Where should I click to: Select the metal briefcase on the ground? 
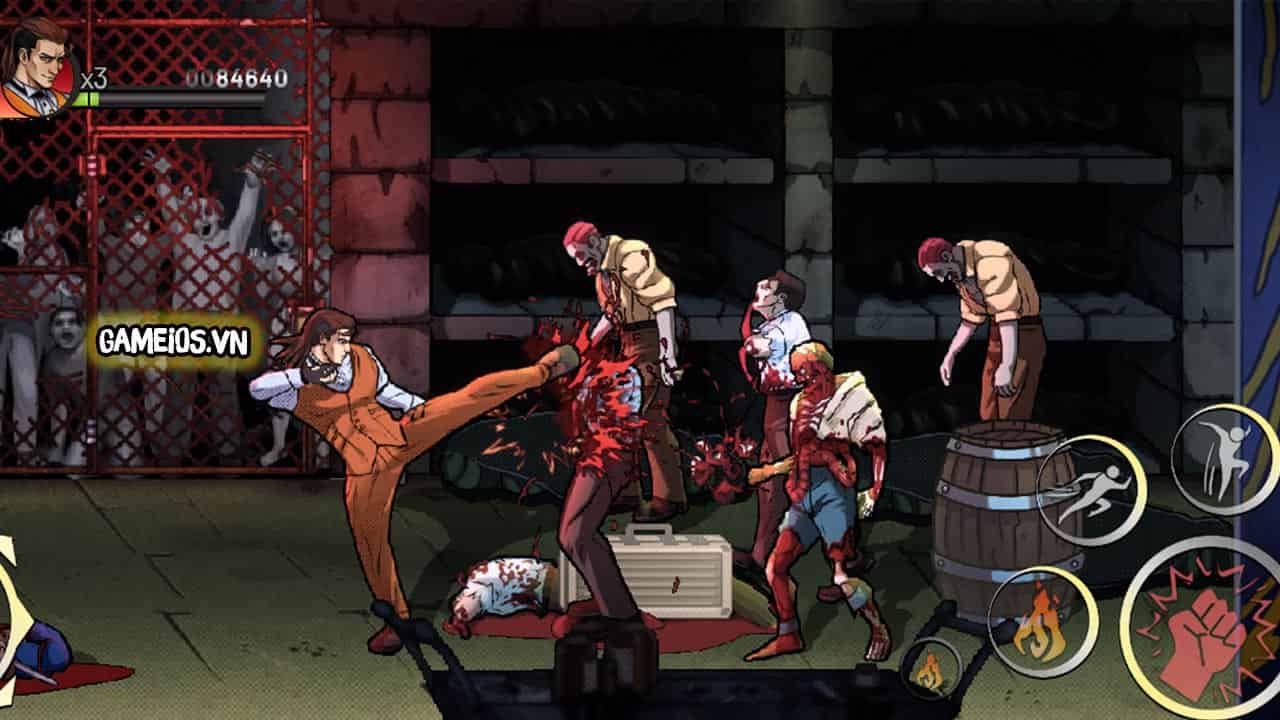point(670,575)
